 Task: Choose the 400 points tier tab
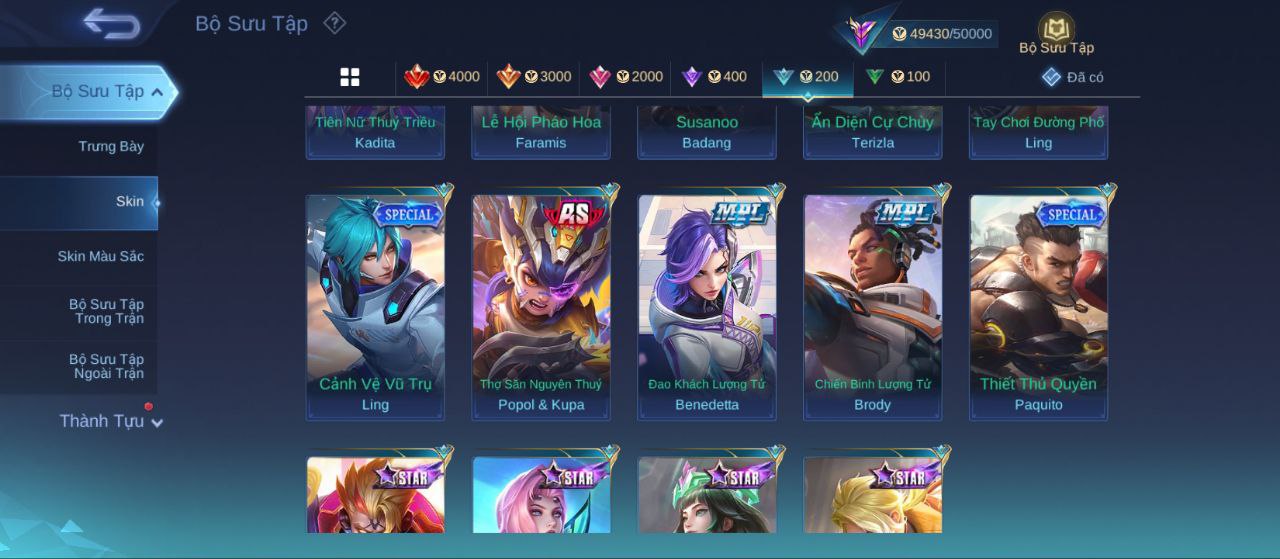click(x=713, y=77)
